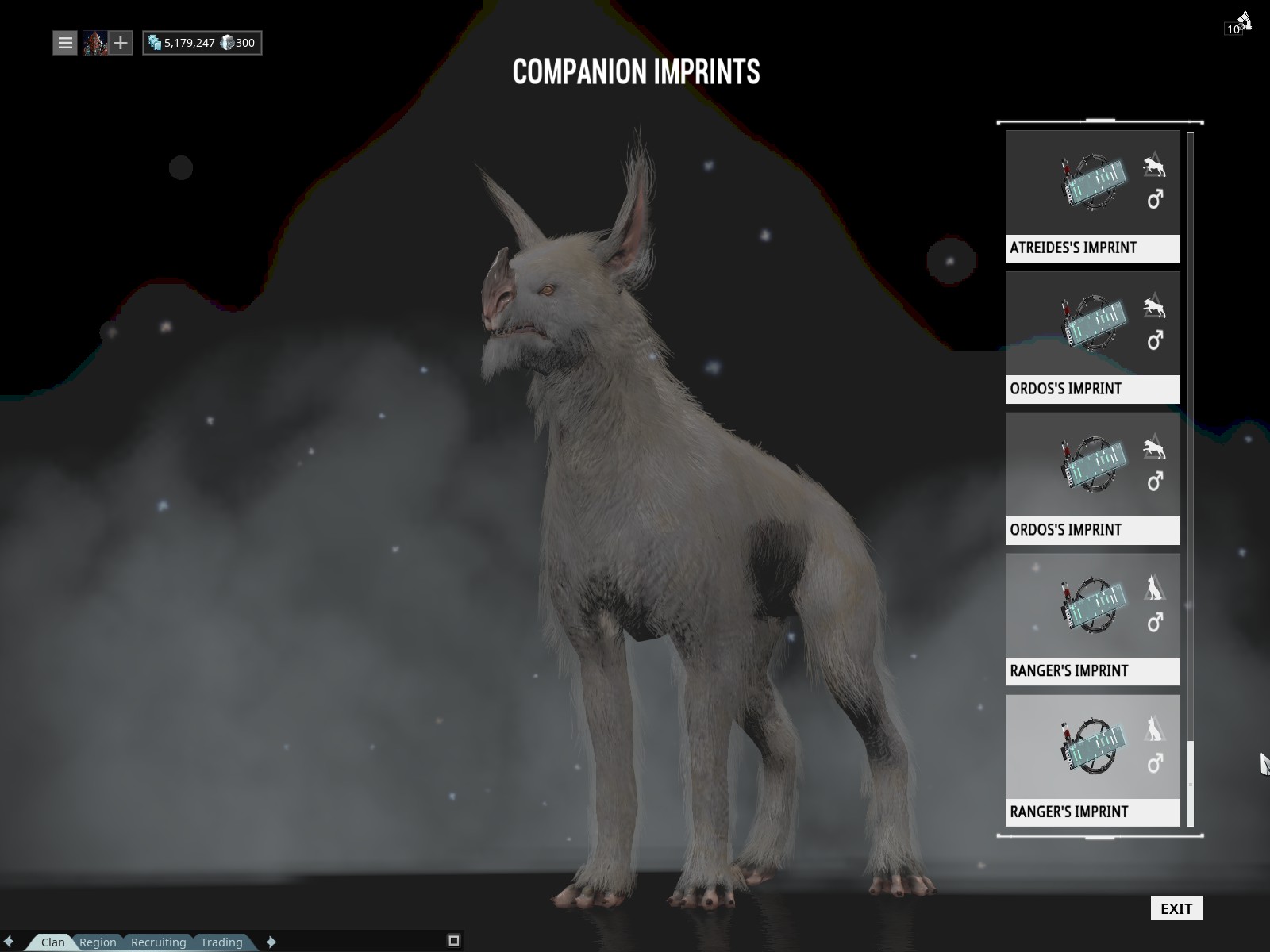Exit the Companion Imprints screen
1270x952 pixels.
(1176, 908)
